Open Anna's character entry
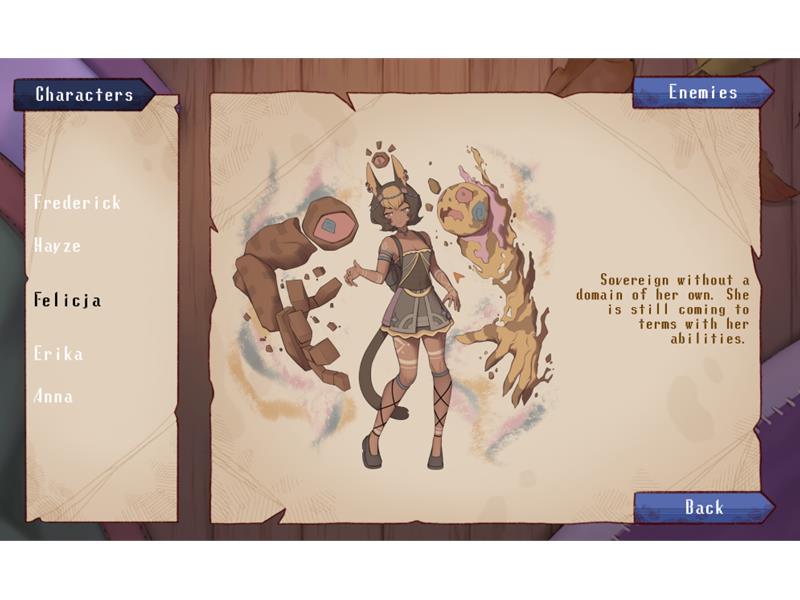800x600 pixels. [x=53, y=396]
